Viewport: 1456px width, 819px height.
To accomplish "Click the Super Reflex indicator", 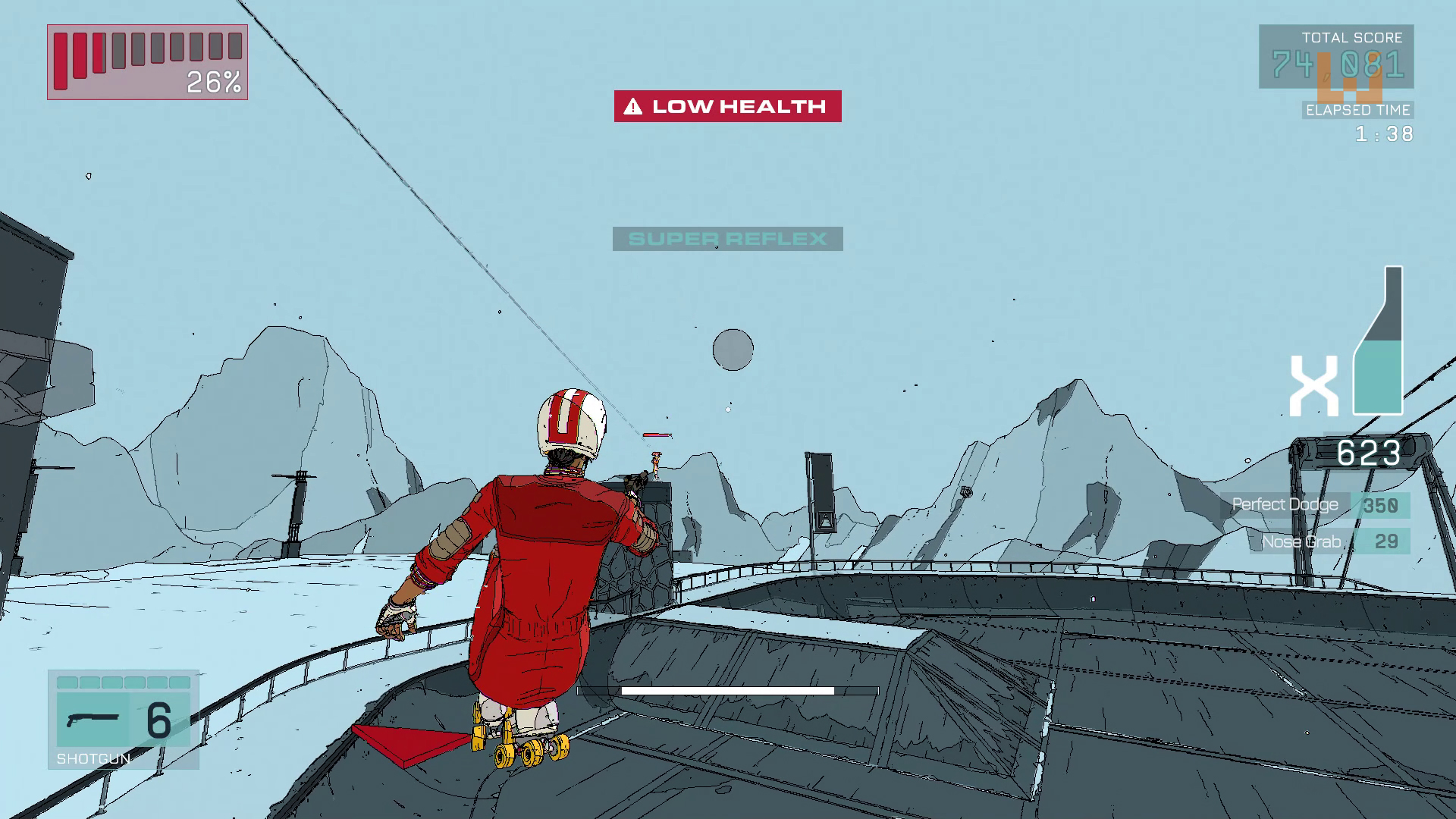I will click(x=727, y=239).
